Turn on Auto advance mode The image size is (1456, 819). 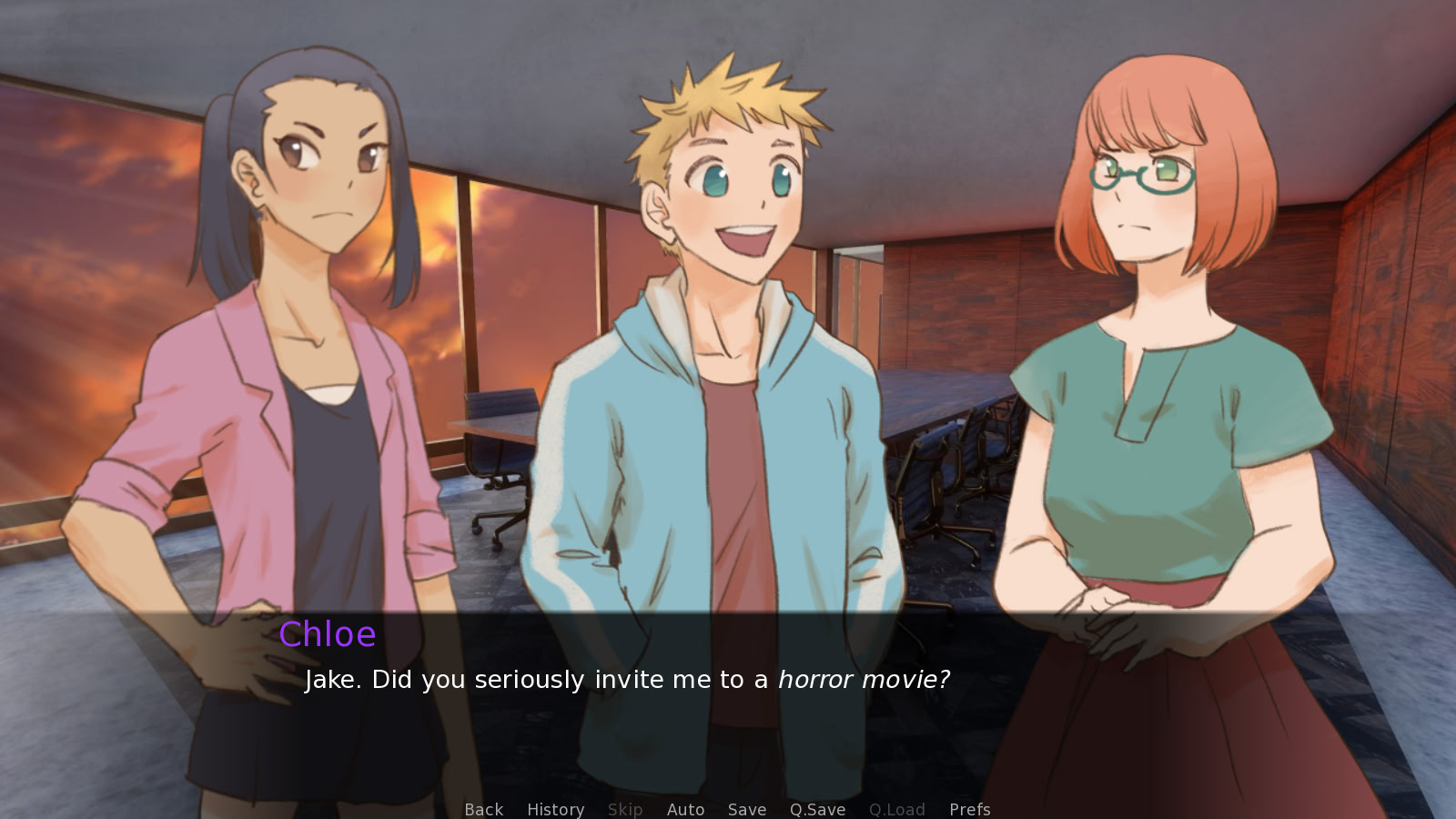pyautogui.click(x=685, y=809)
